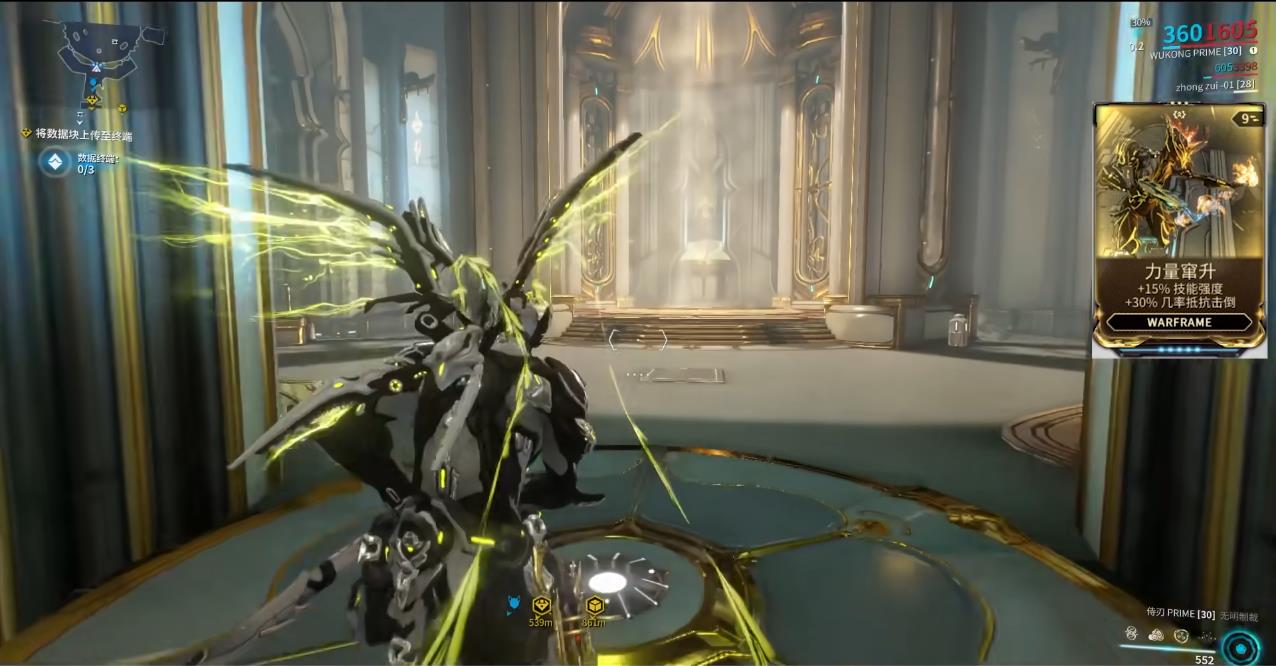Select the yellow cube waypoint marker
This screenshot has height=666, width=1276.
point(594,606)
